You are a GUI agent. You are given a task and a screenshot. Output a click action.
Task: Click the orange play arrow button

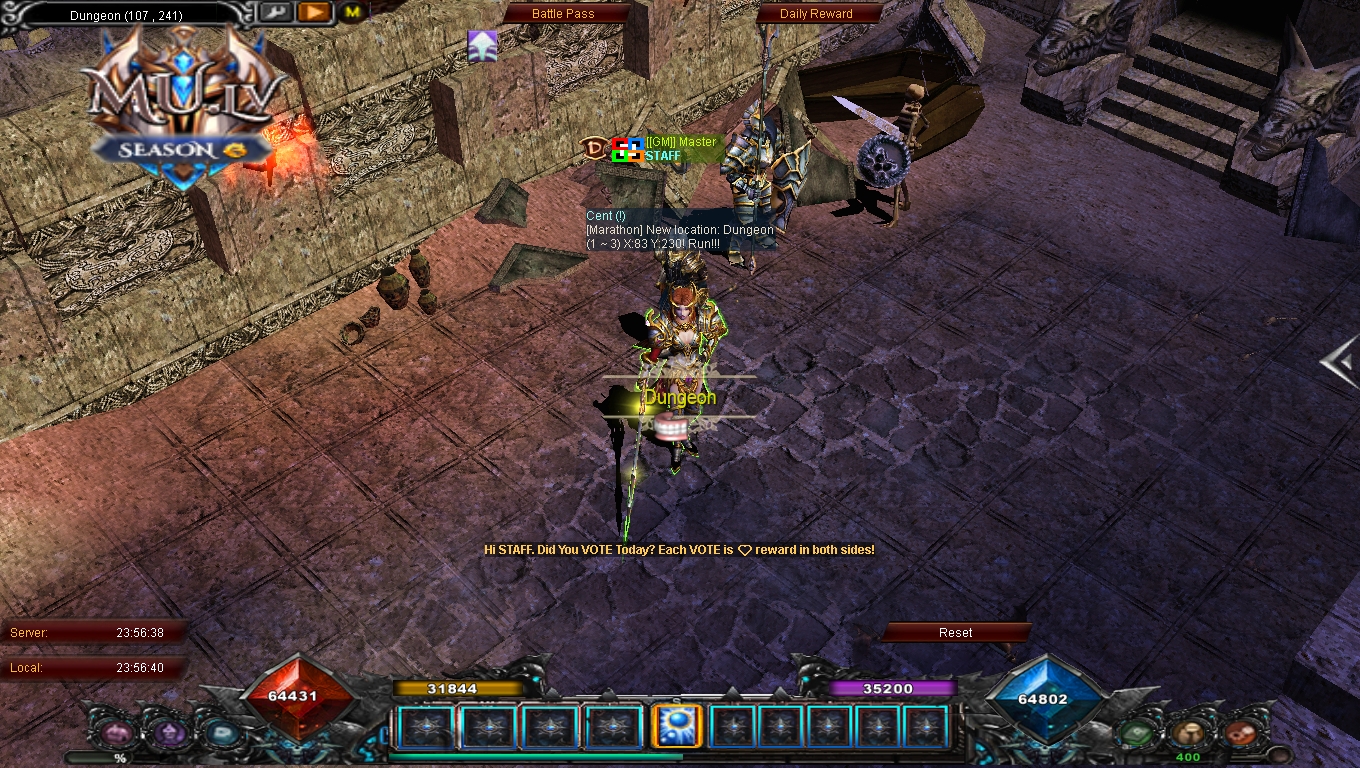click(314, 12)
